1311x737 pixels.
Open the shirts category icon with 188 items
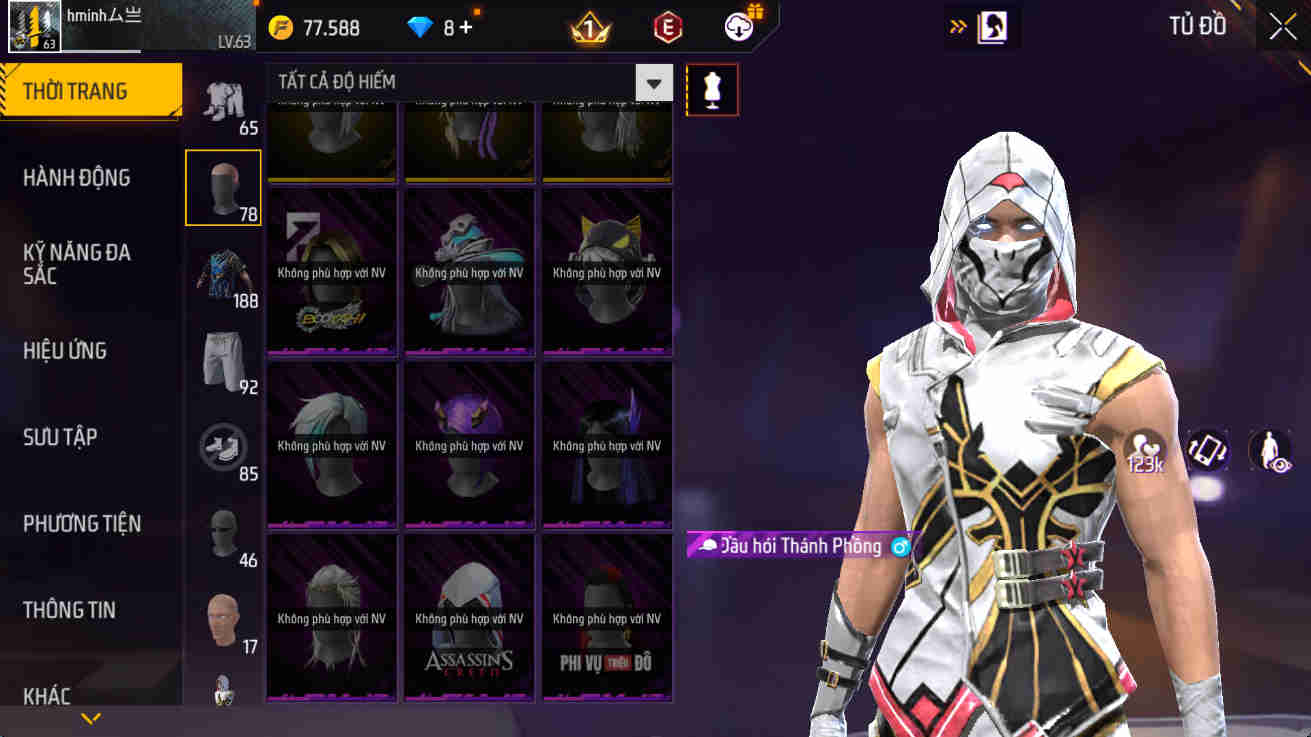tap(223, 274)
